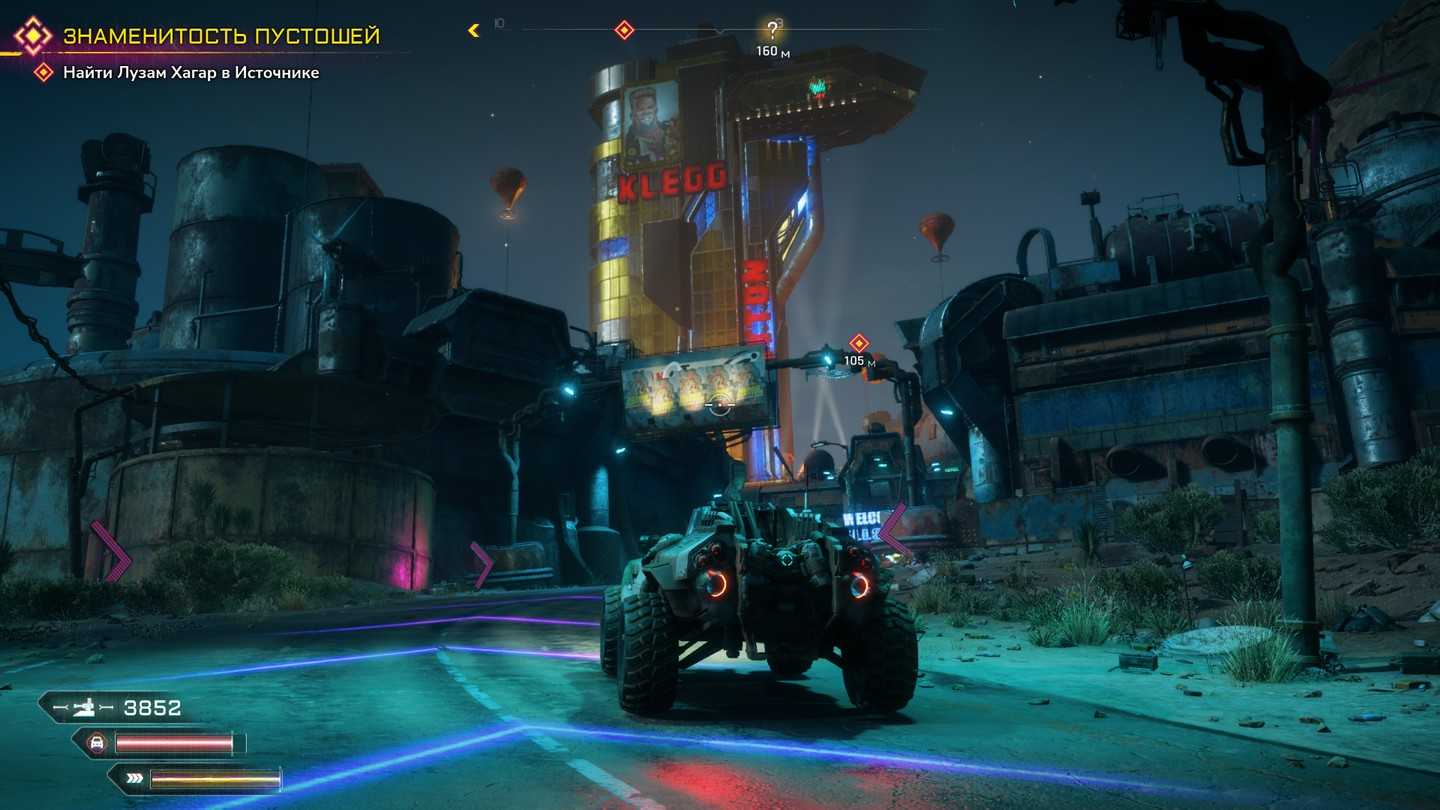The image size is (1440, 810).
Task: Click the objective Найти Лузам Хагар в Источнике
Action: point(191,72)
